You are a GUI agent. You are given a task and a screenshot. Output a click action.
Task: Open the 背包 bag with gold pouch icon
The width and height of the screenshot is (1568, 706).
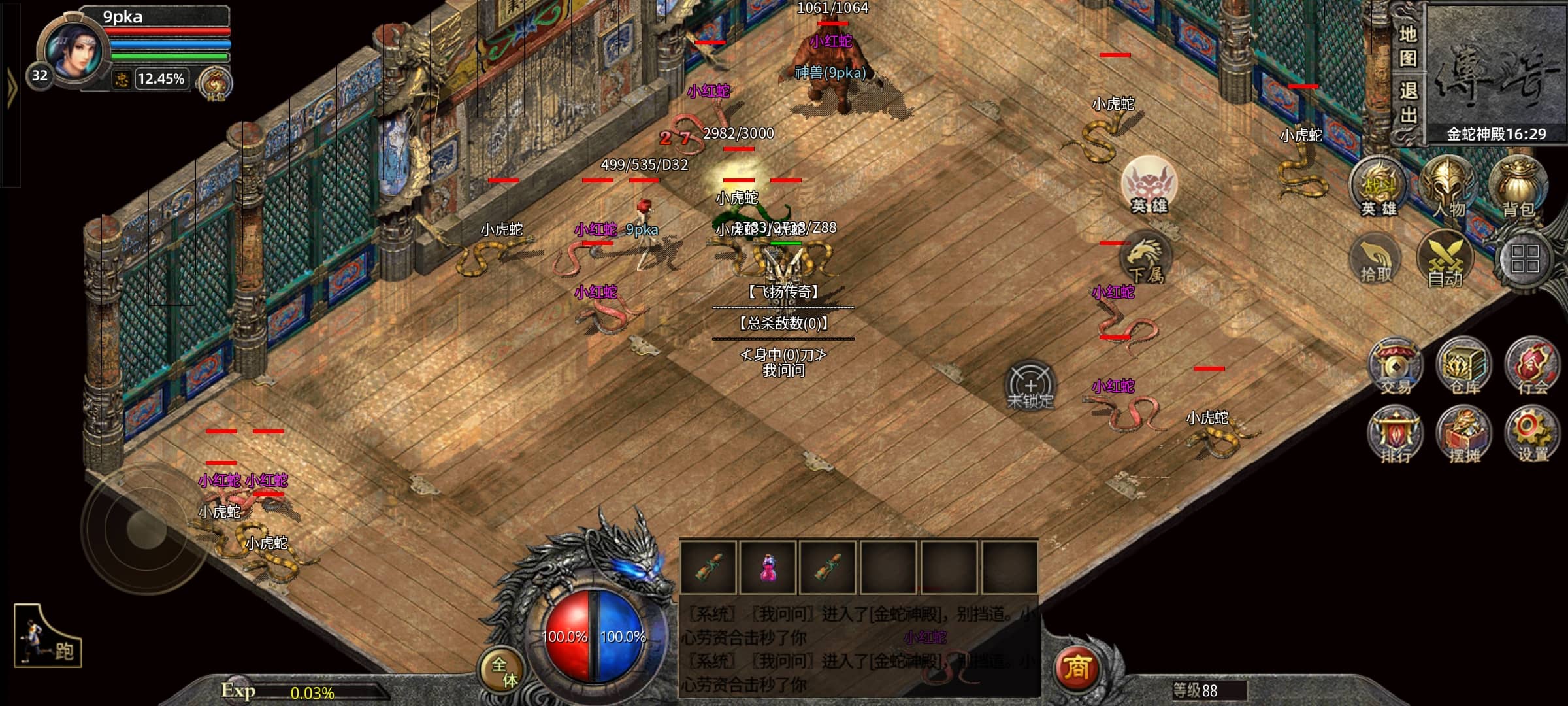coord(1518,188)
